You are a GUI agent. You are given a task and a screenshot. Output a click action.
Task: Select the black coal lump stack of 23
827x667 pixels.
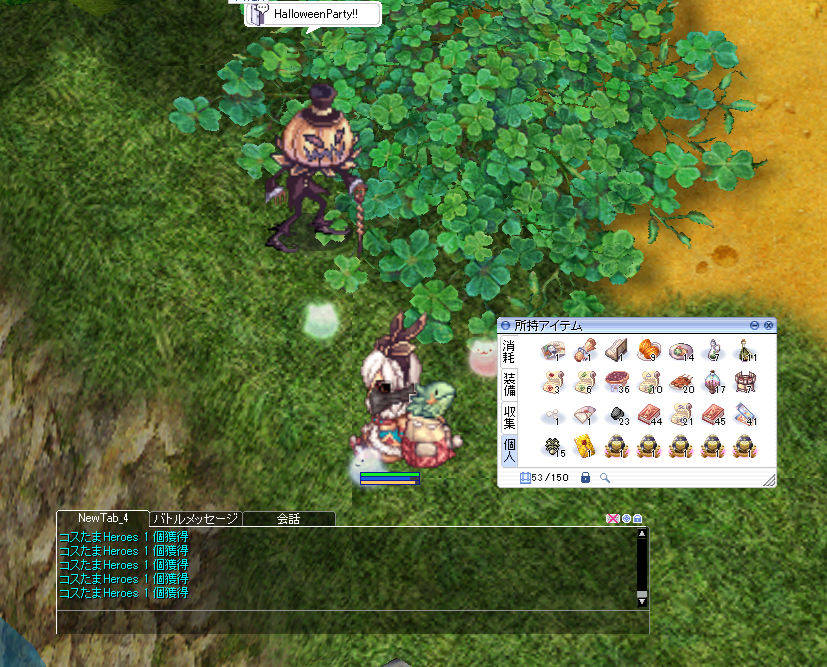616,414
